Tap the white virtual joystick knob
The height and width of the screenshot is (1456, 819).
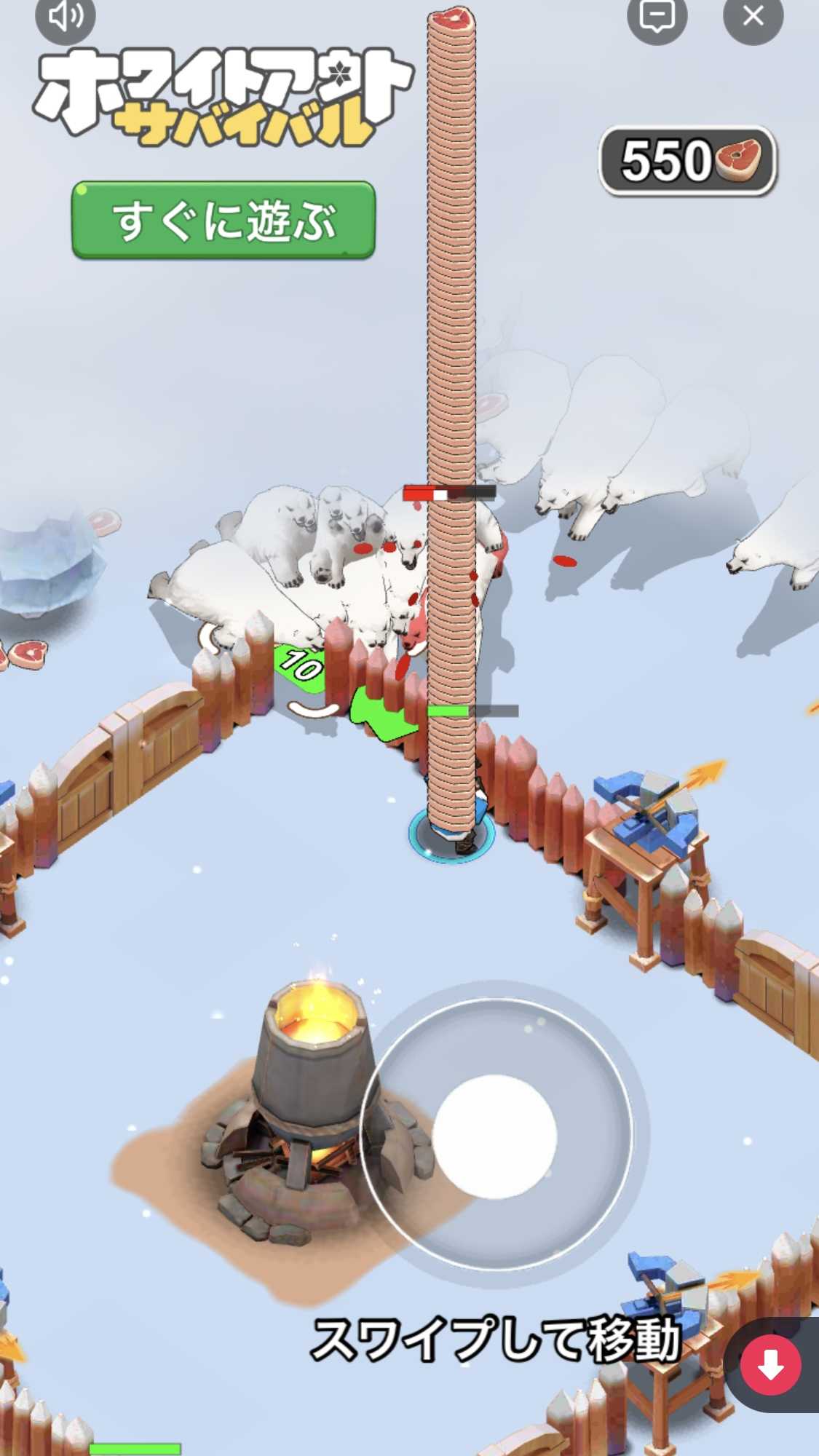click(x=494, y=1136)
